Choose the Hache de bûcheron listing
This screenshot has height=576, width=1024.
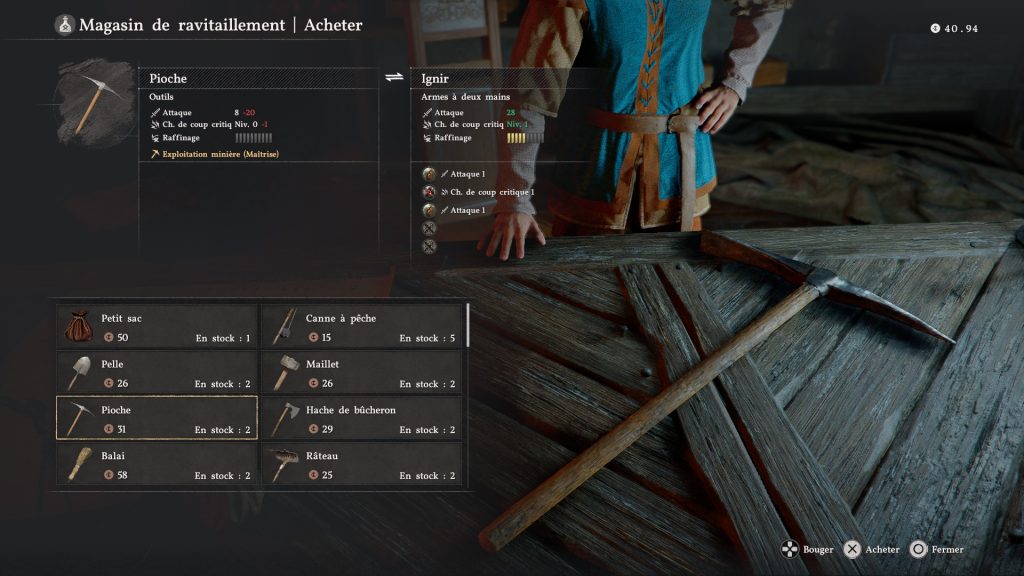click(x=361, y=418)
